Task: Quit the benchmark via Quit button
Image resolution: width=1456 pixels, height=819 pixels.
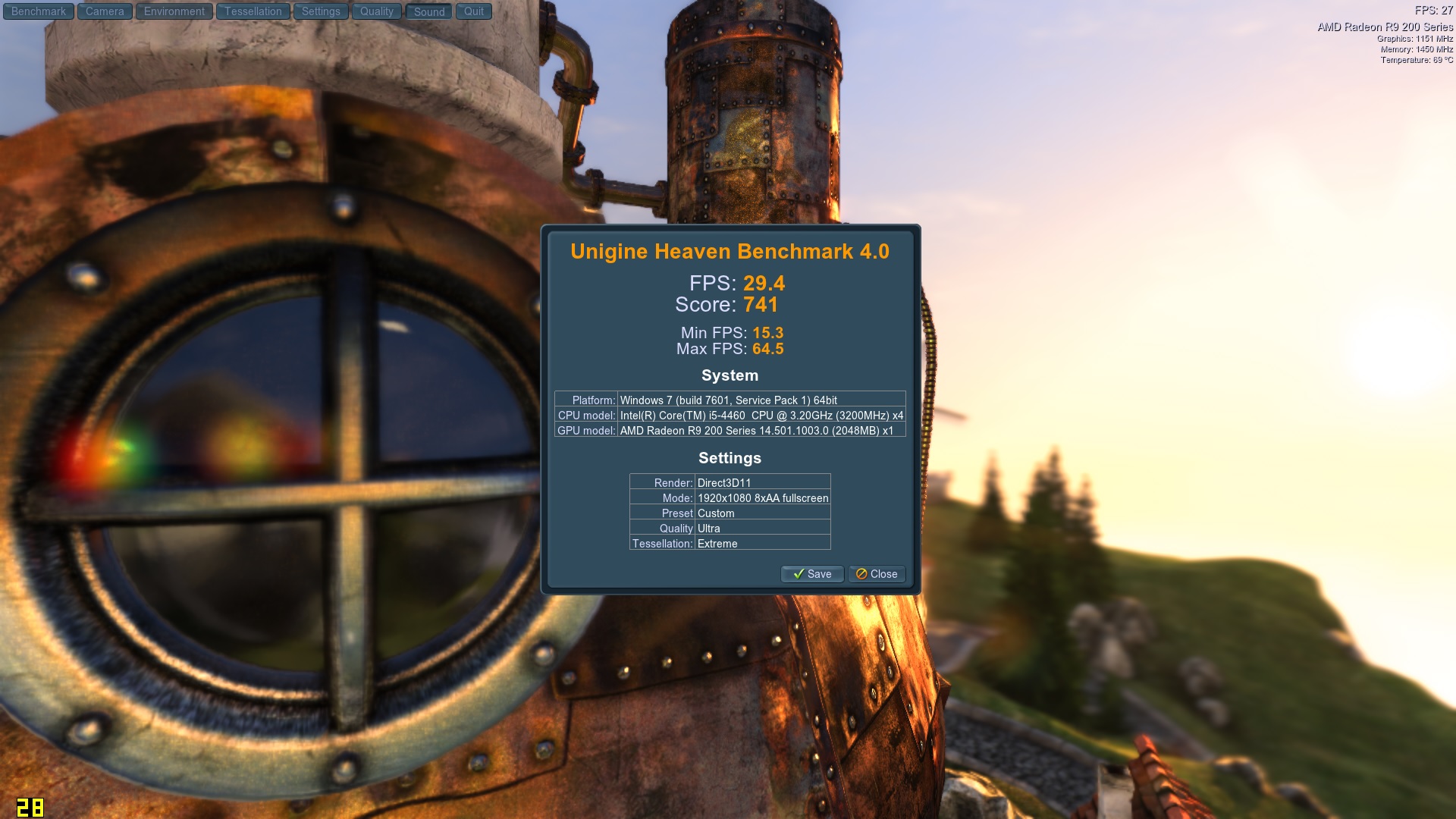Action: 474,11
